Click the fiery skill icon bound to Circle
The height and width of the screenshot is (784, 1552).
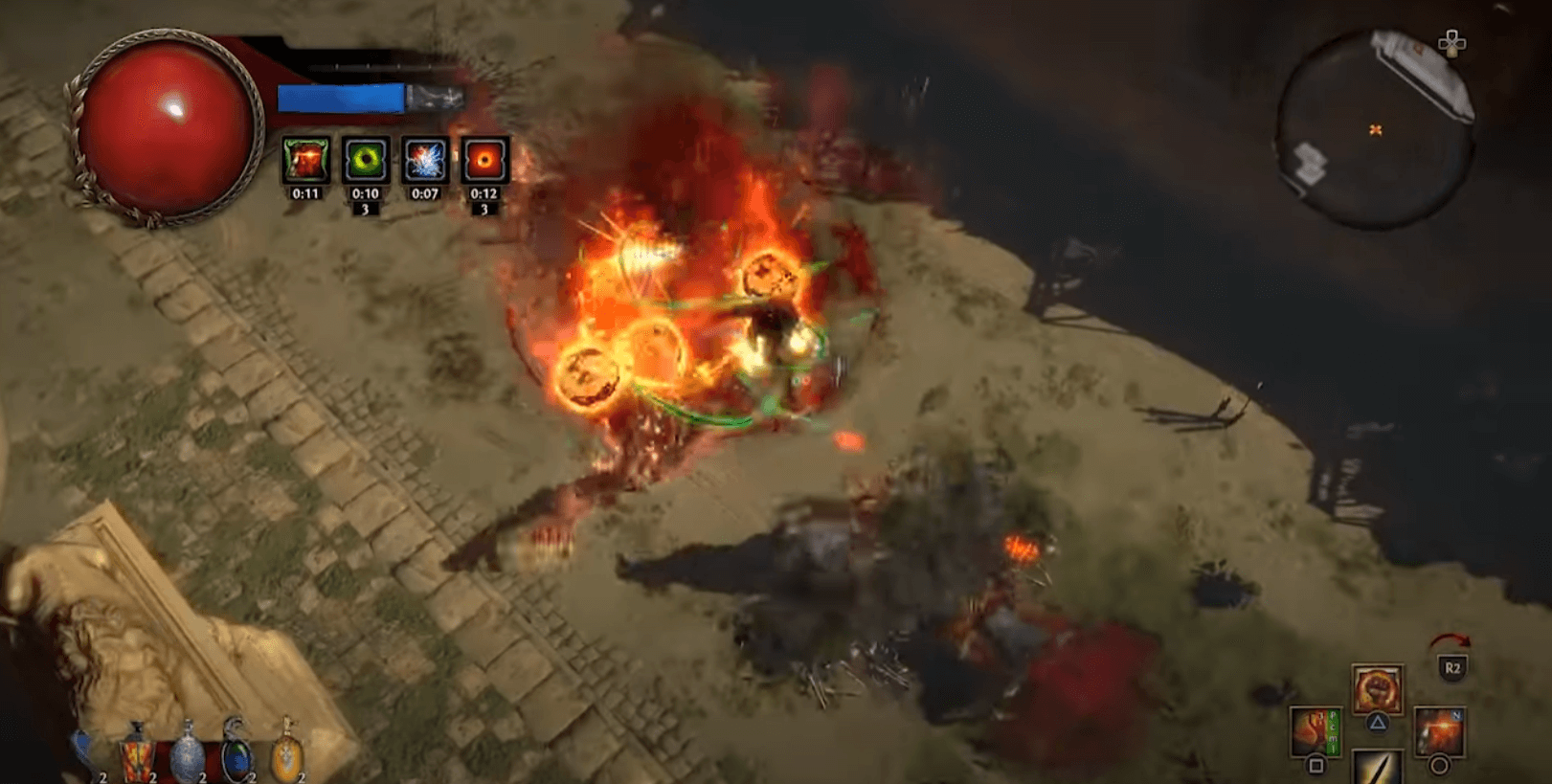click(1441, 730)
